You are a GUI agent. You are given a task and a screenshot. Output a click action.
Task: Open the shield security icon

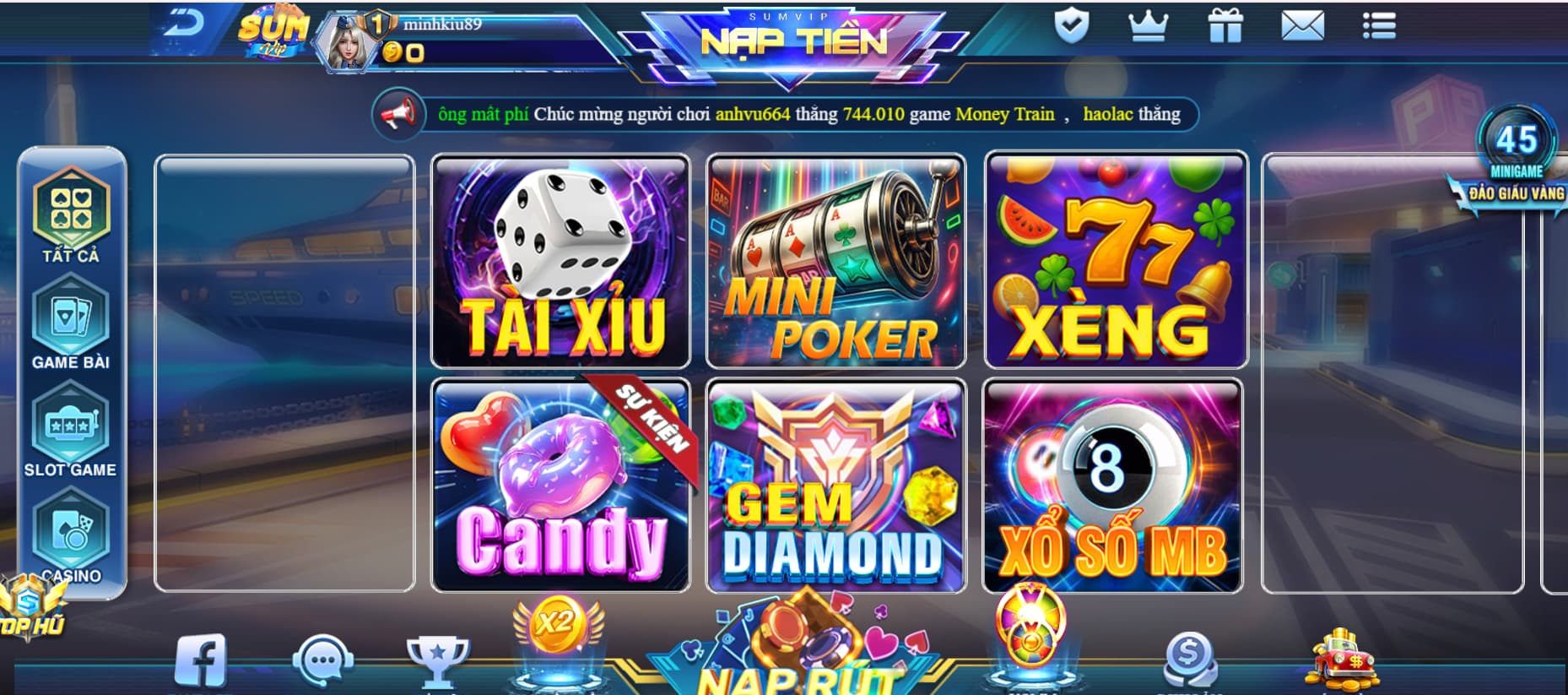coord(1071,25)
